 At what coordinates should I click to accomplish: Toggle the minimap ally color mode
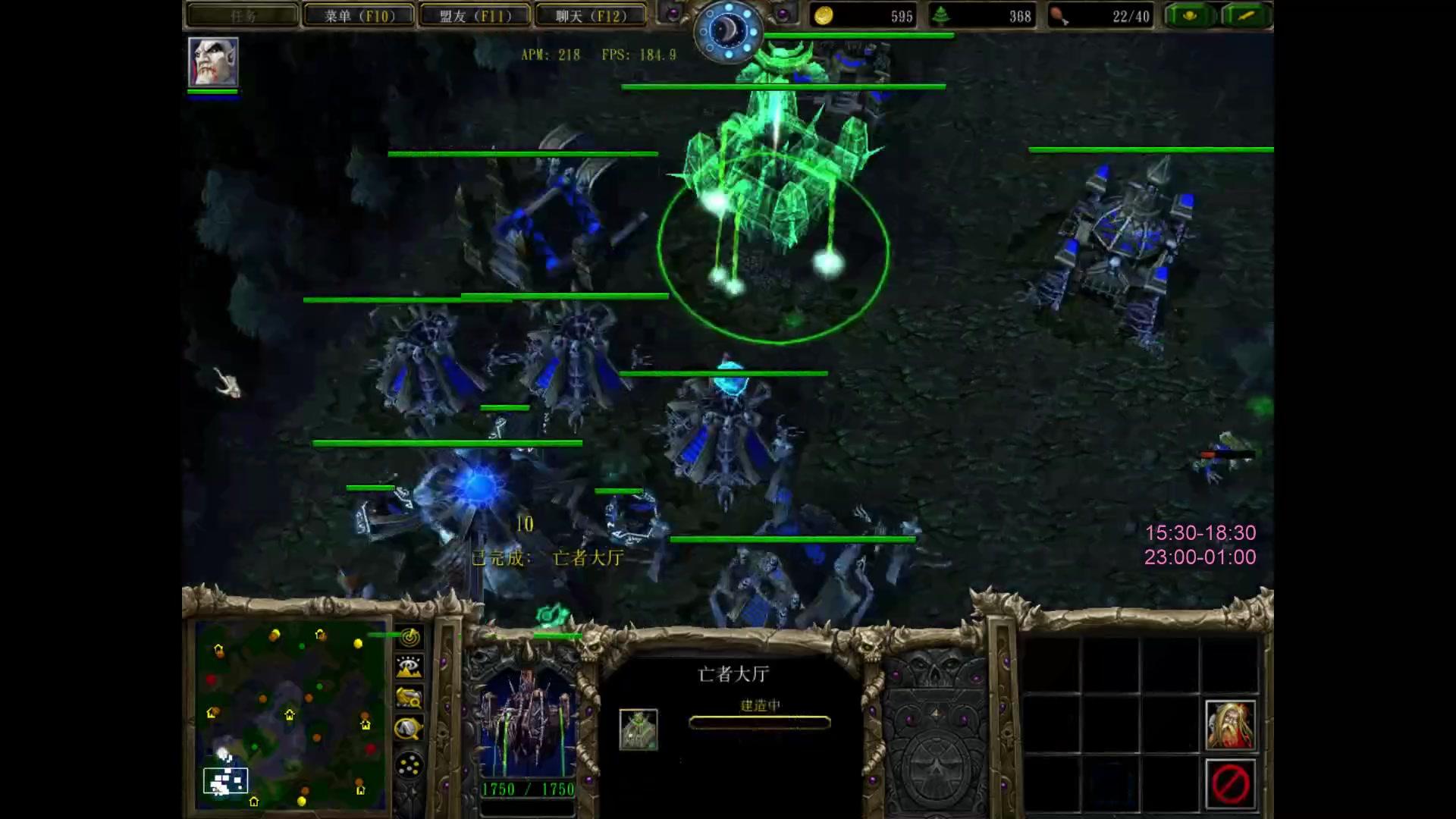409,698
